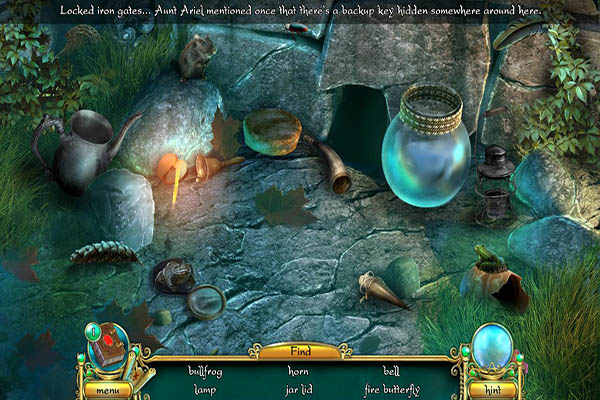Select the lamp entry in the Find list
The width and height of the screenshot is (600, 400).
(206, 389)
